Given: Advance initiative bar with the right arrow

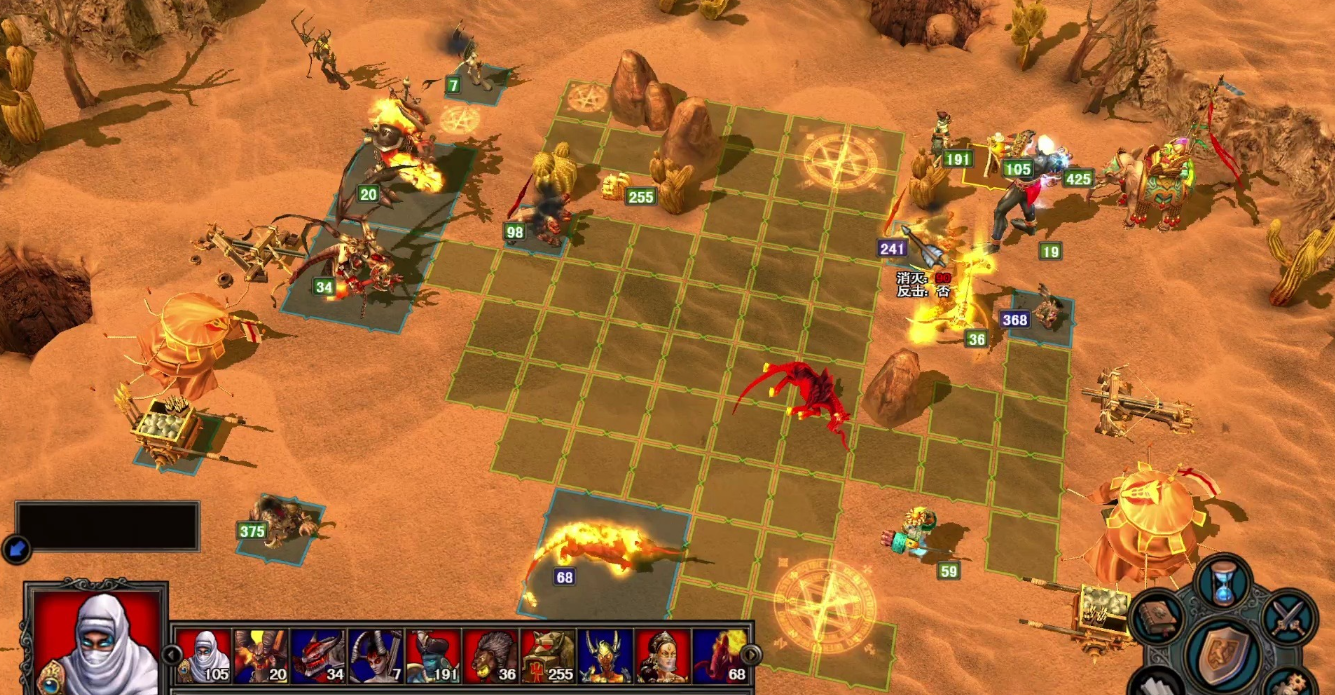Looking at the screenshot, I should click(751, 655).
